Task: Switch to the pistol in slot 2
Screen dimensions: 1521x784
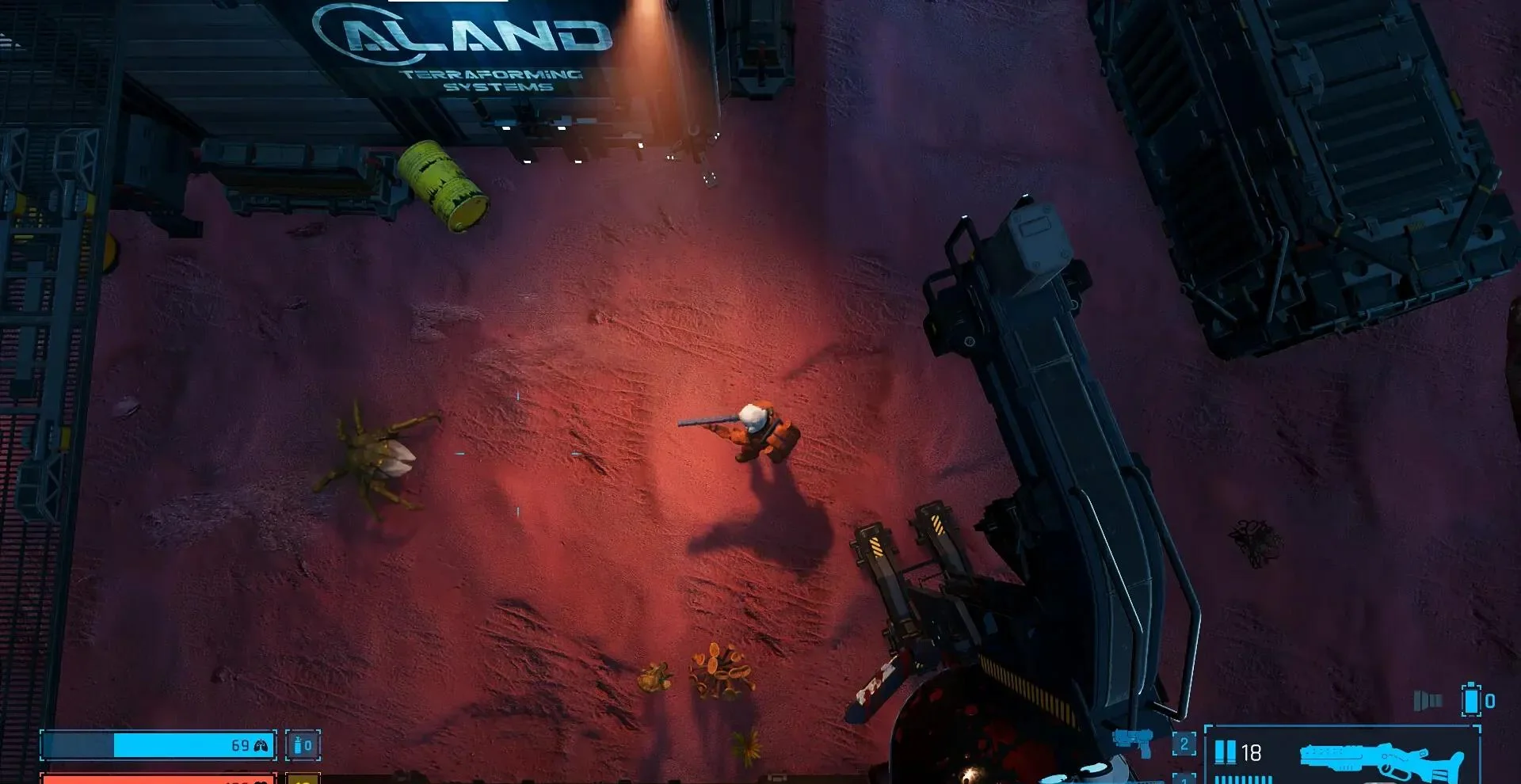Action: click(1132, 743)
